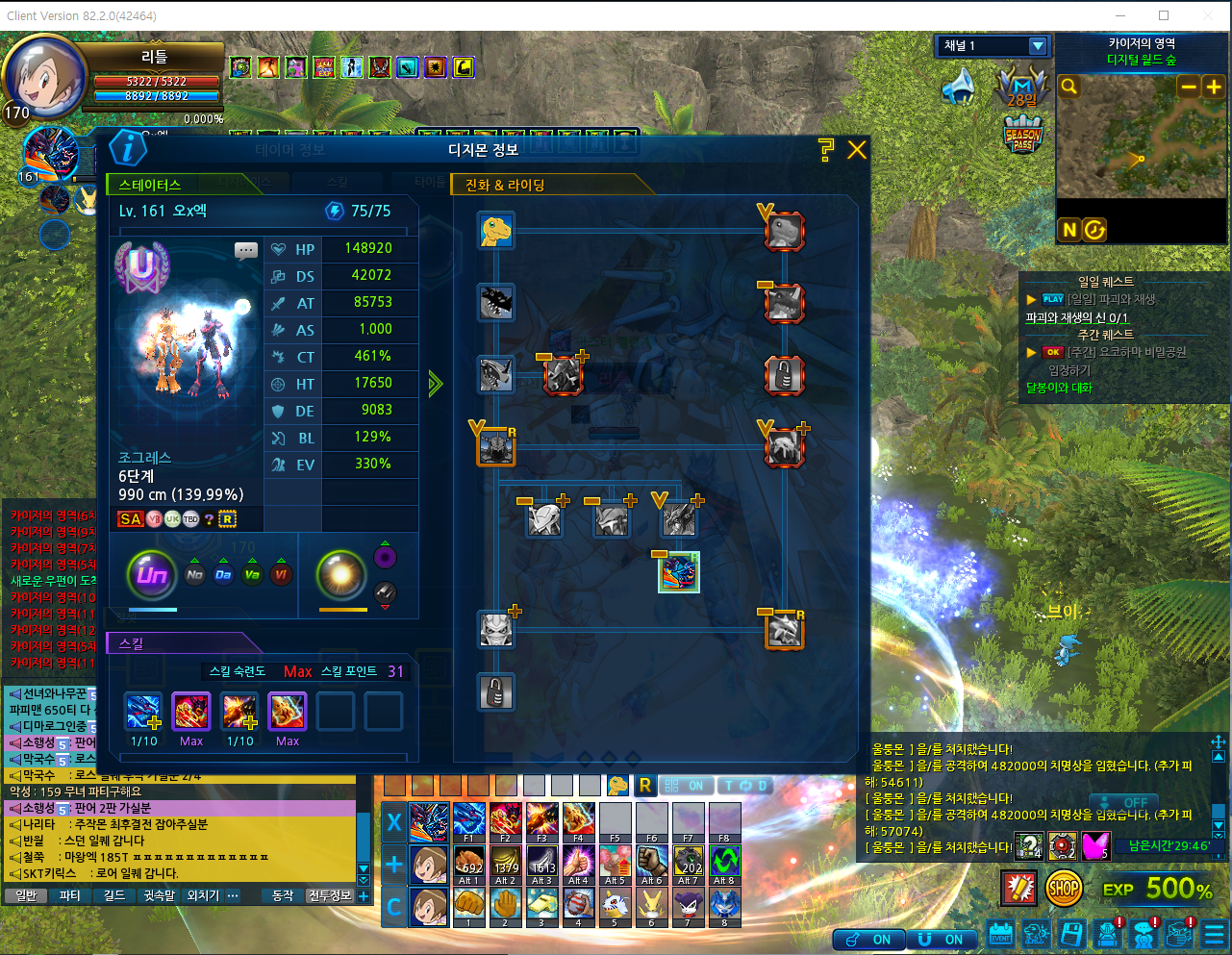Open the hamburger main menu icon
Viewport: 1232px width, 955px height.
click(x=1214, y=934)
